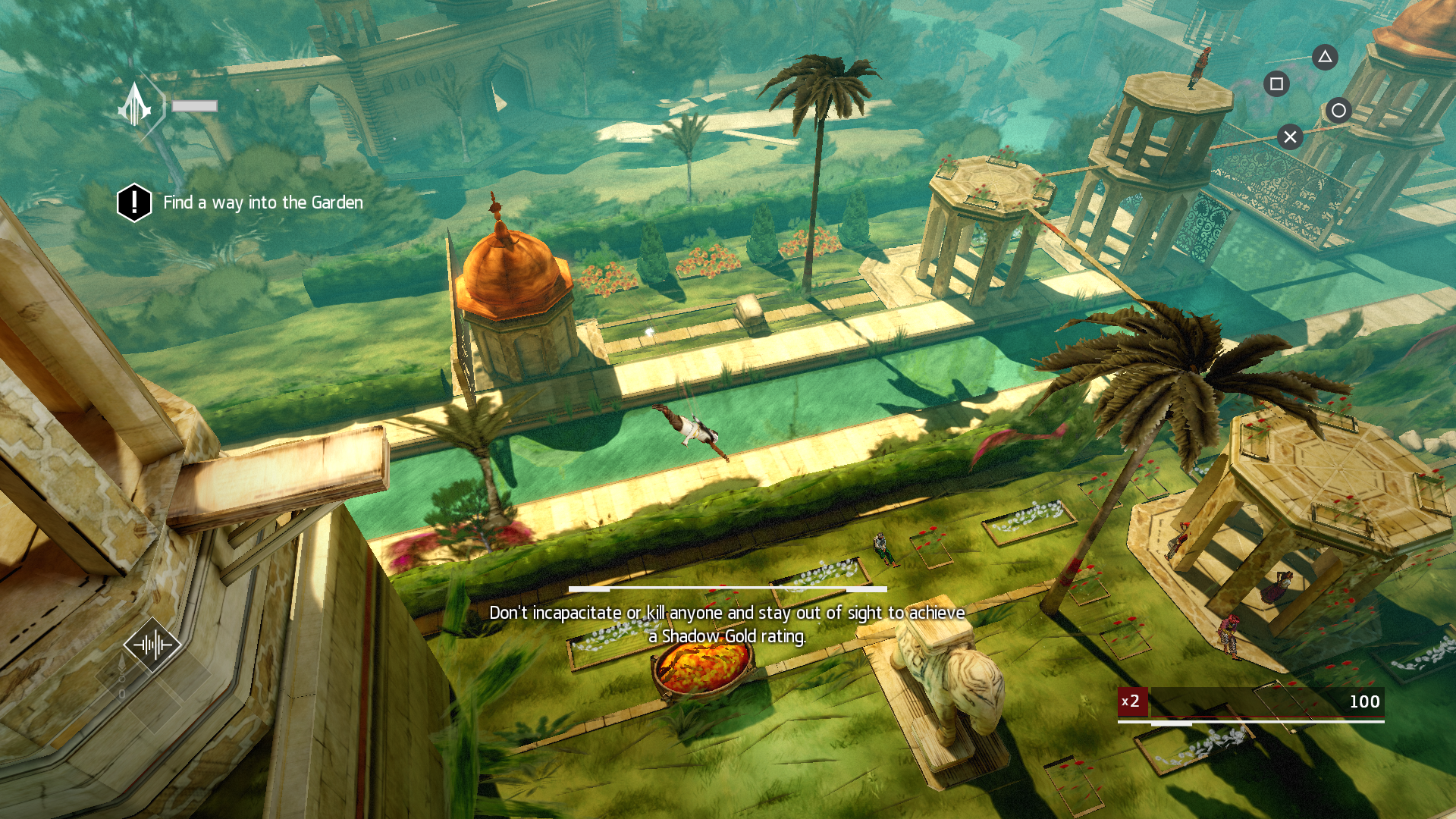Image resolution: width=1456 pixels, height=819 pixels.
Task: Click the exclamation mark objective icon
Action: (134, 202)
